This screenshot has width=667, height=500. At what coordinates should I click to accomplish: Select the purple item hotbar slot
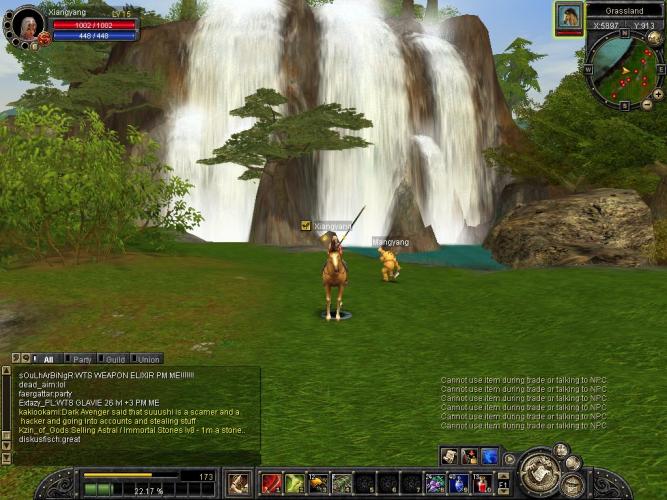point(435,484)
